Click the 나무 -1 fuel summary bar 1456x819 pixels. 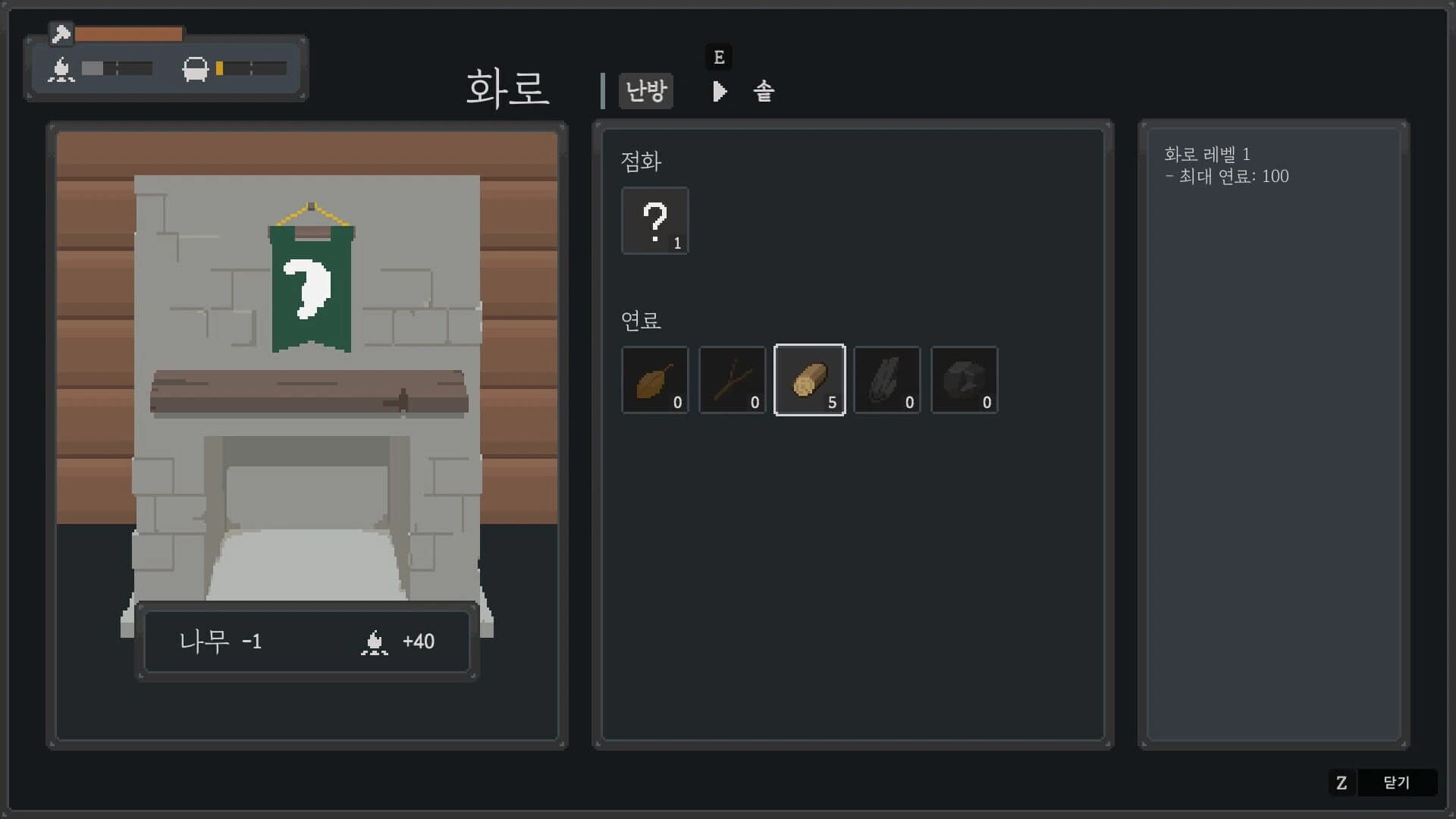point(306,642)
